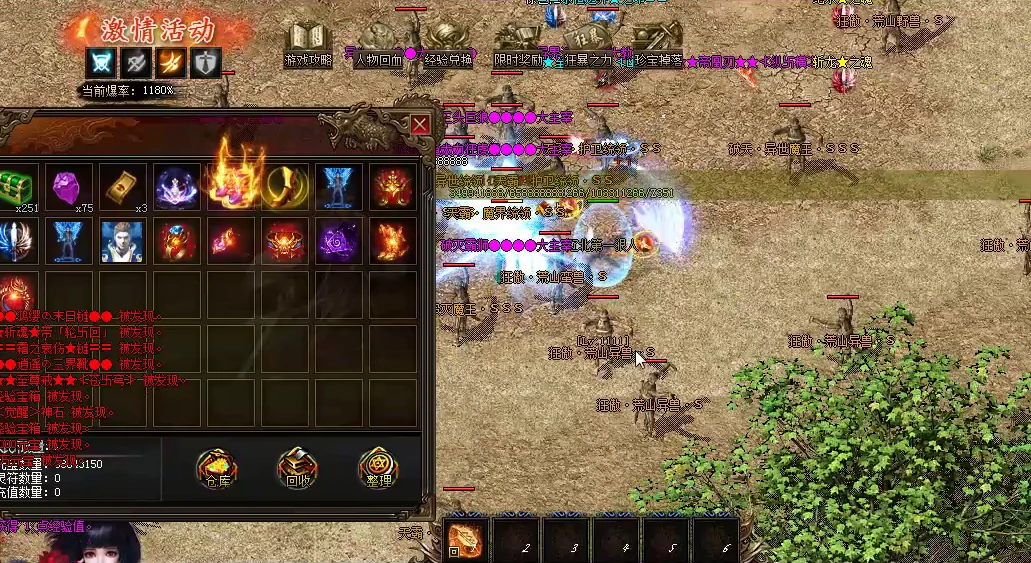The image size is (1031, 563).
Task: Open the 仓库 warehouse button
Action: point(216,469)
